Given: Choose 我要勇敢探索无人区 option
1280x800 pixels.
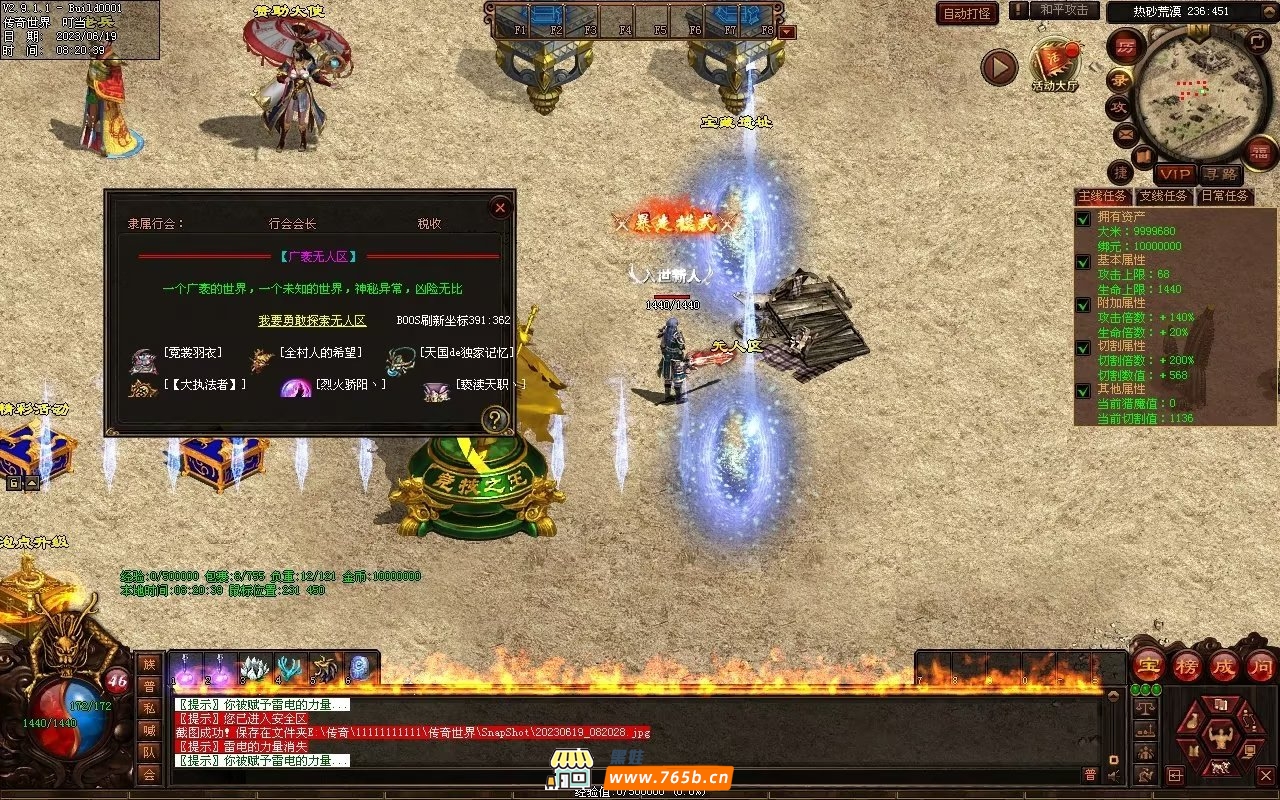Looking at the screenshot, I should (312, 321).
